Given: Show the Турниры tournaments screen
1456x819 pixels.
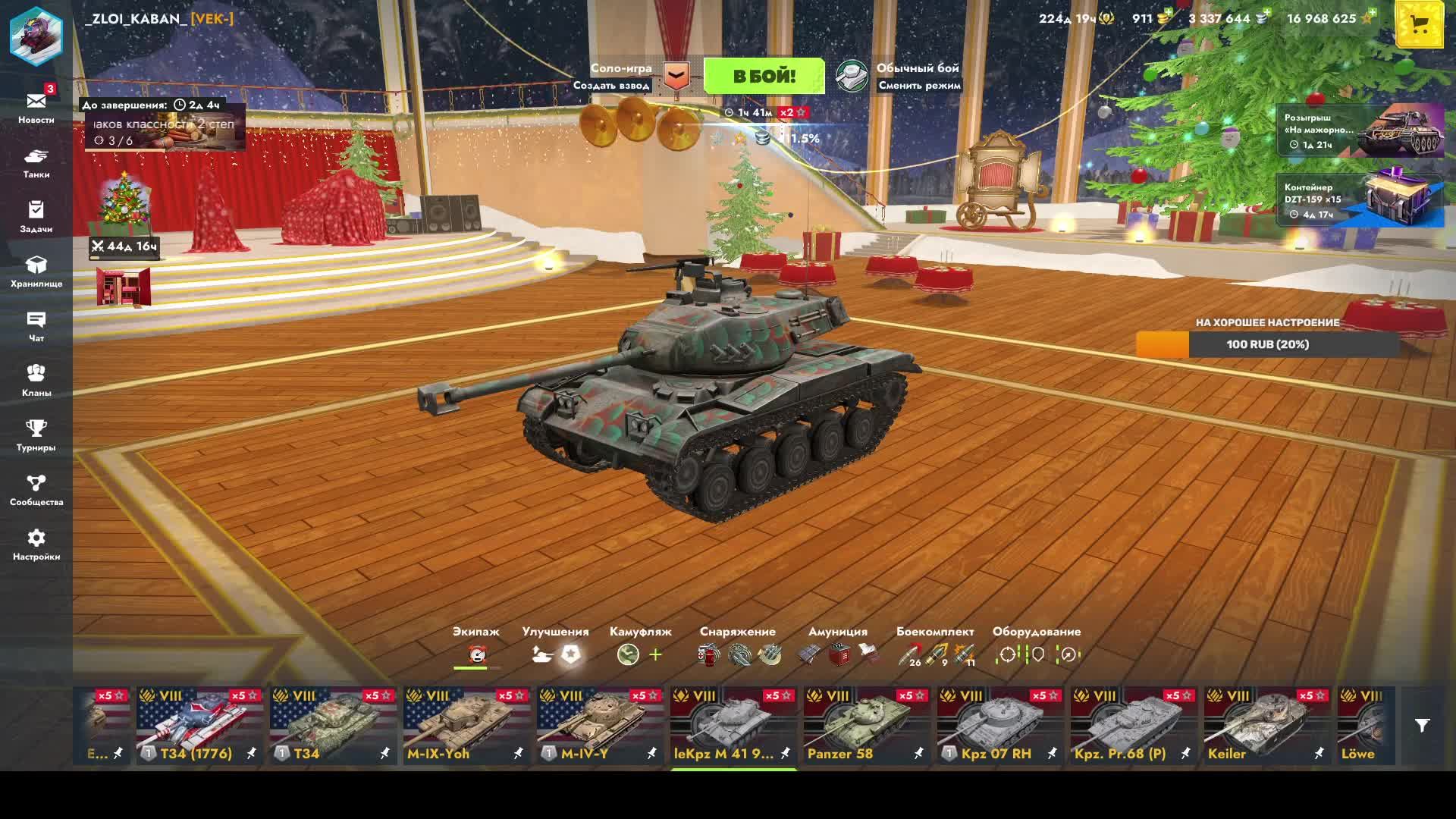Looking at the screenshot, I should pos(36,435).
